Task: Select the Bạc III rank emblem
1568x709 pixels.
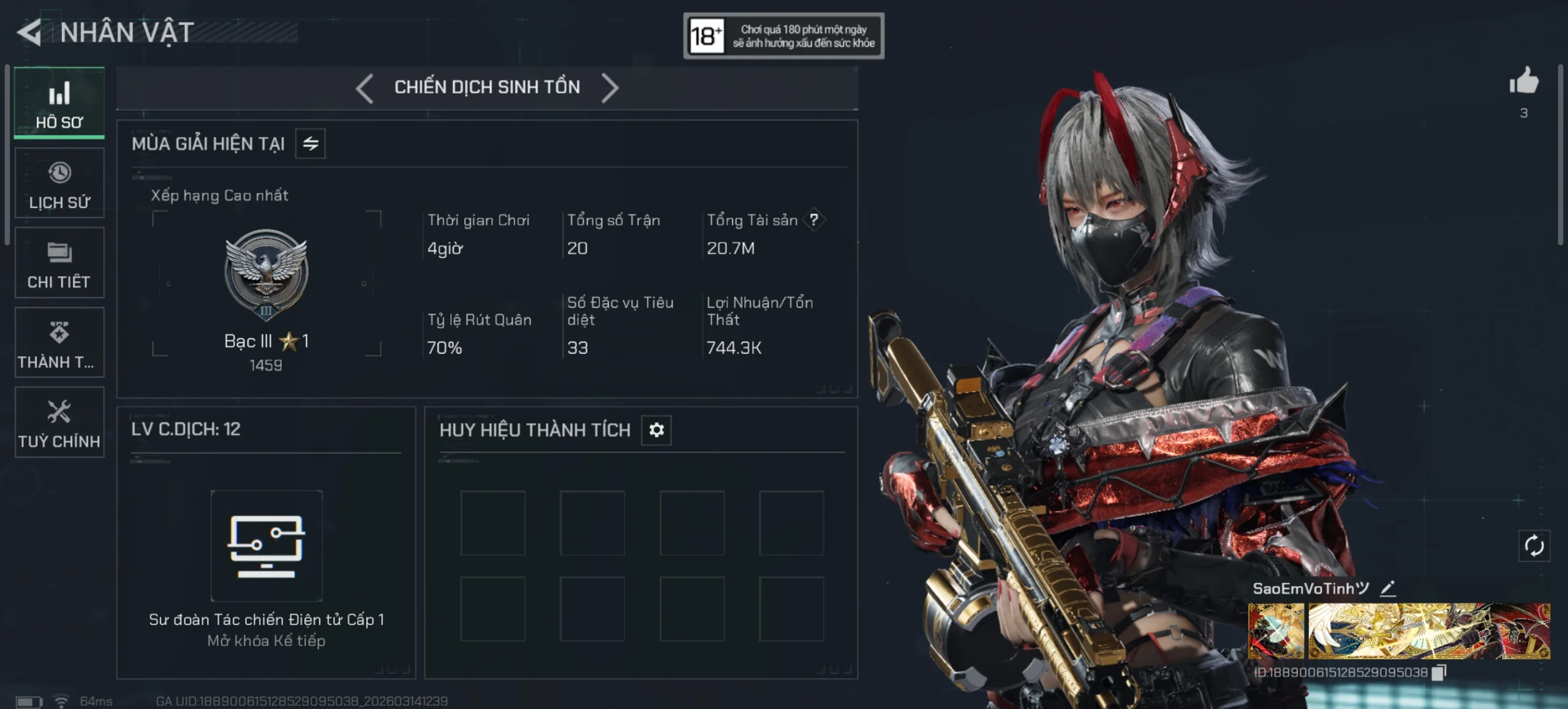Action: coord(266,274)
